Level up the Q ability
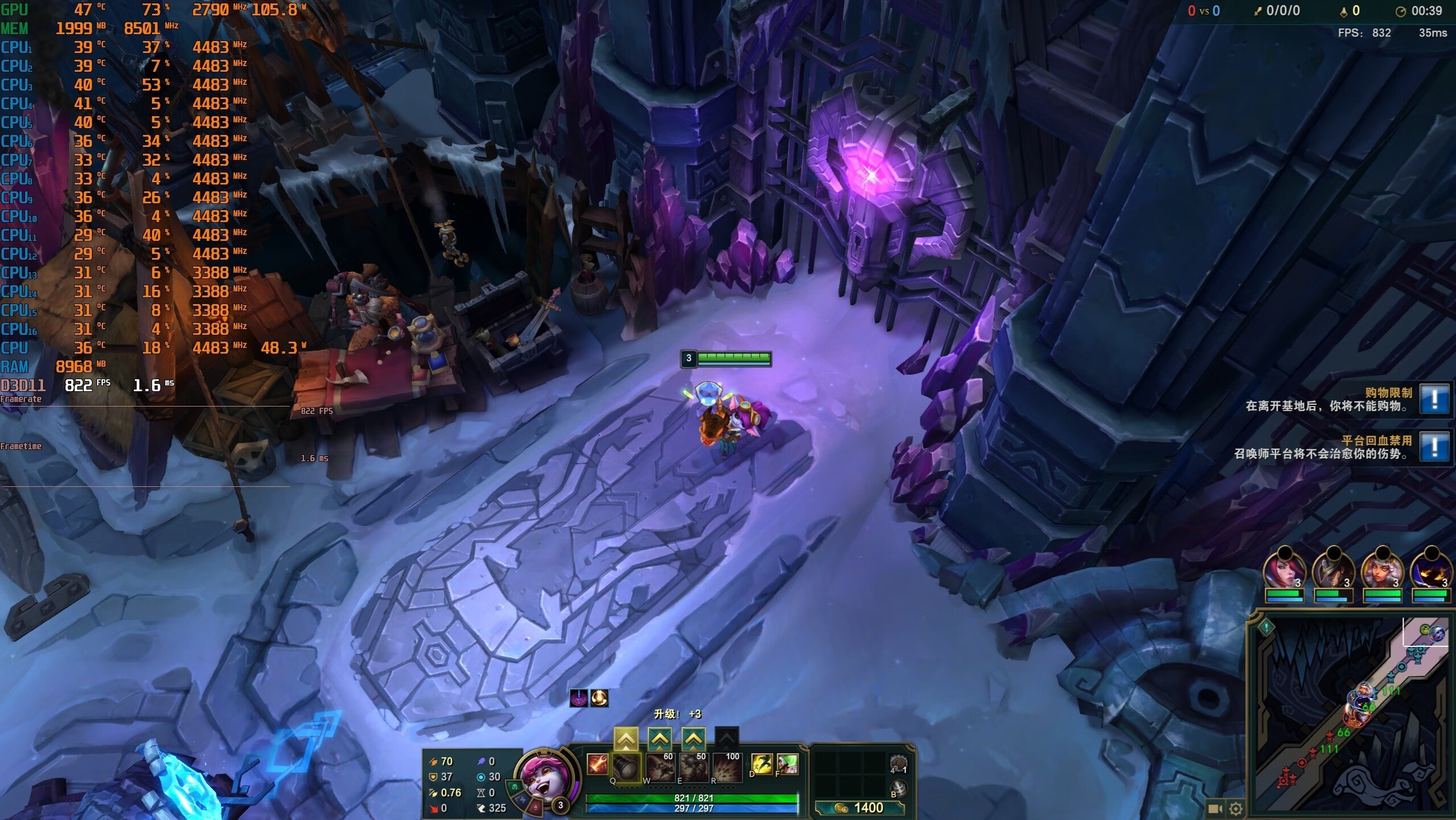The width and height of the screenshot is (1456, 820). pos(626,739)
